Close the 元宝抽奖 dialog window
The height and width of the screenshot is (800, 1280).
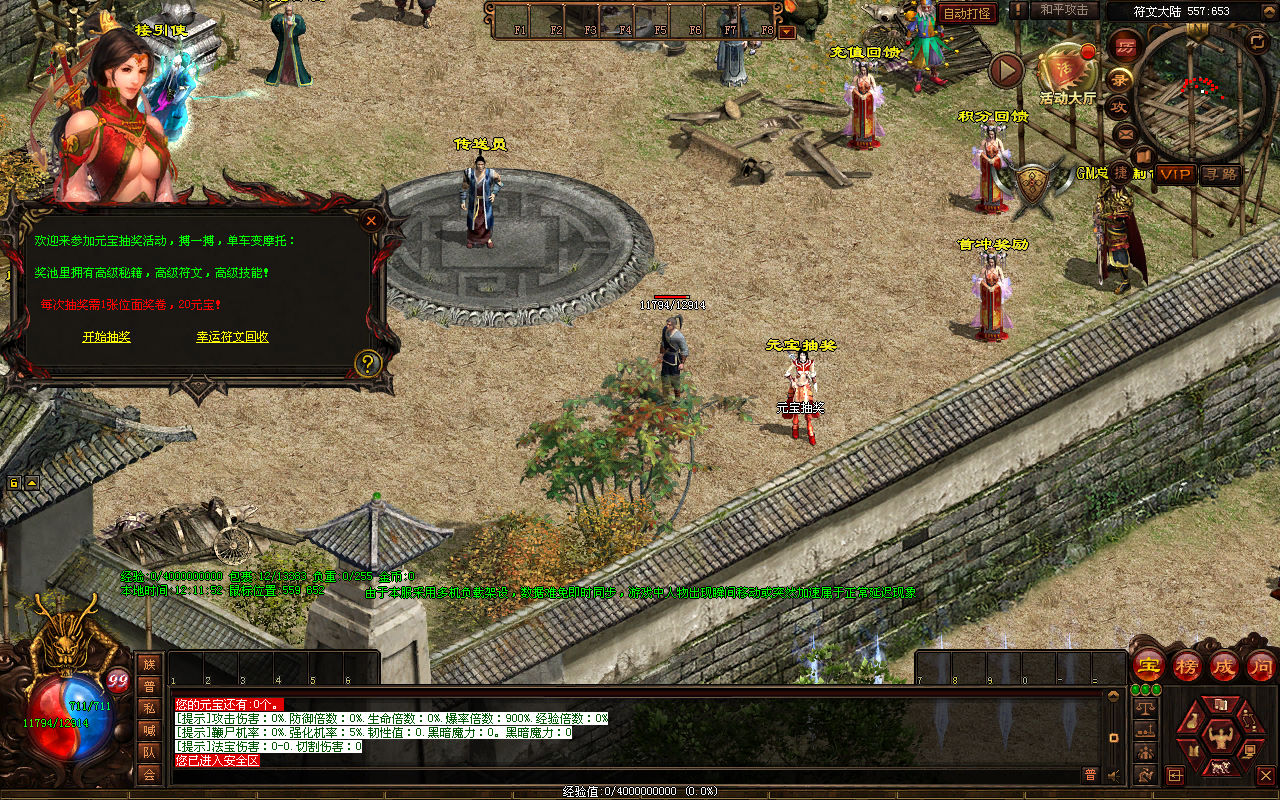371,220
